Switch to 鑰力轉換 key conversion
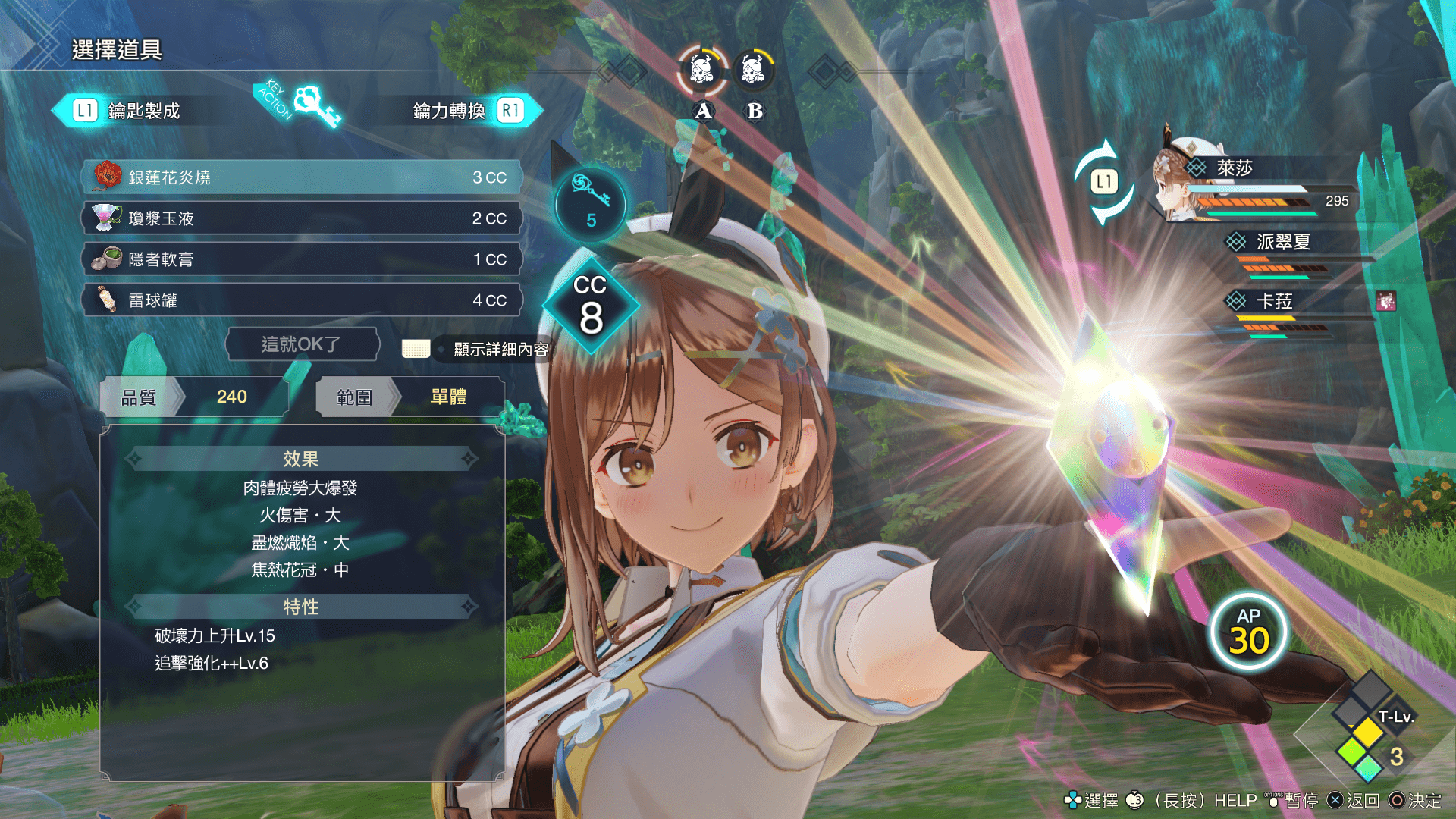This screenshot has width=1456, height=819. click(x=467, y=111)
